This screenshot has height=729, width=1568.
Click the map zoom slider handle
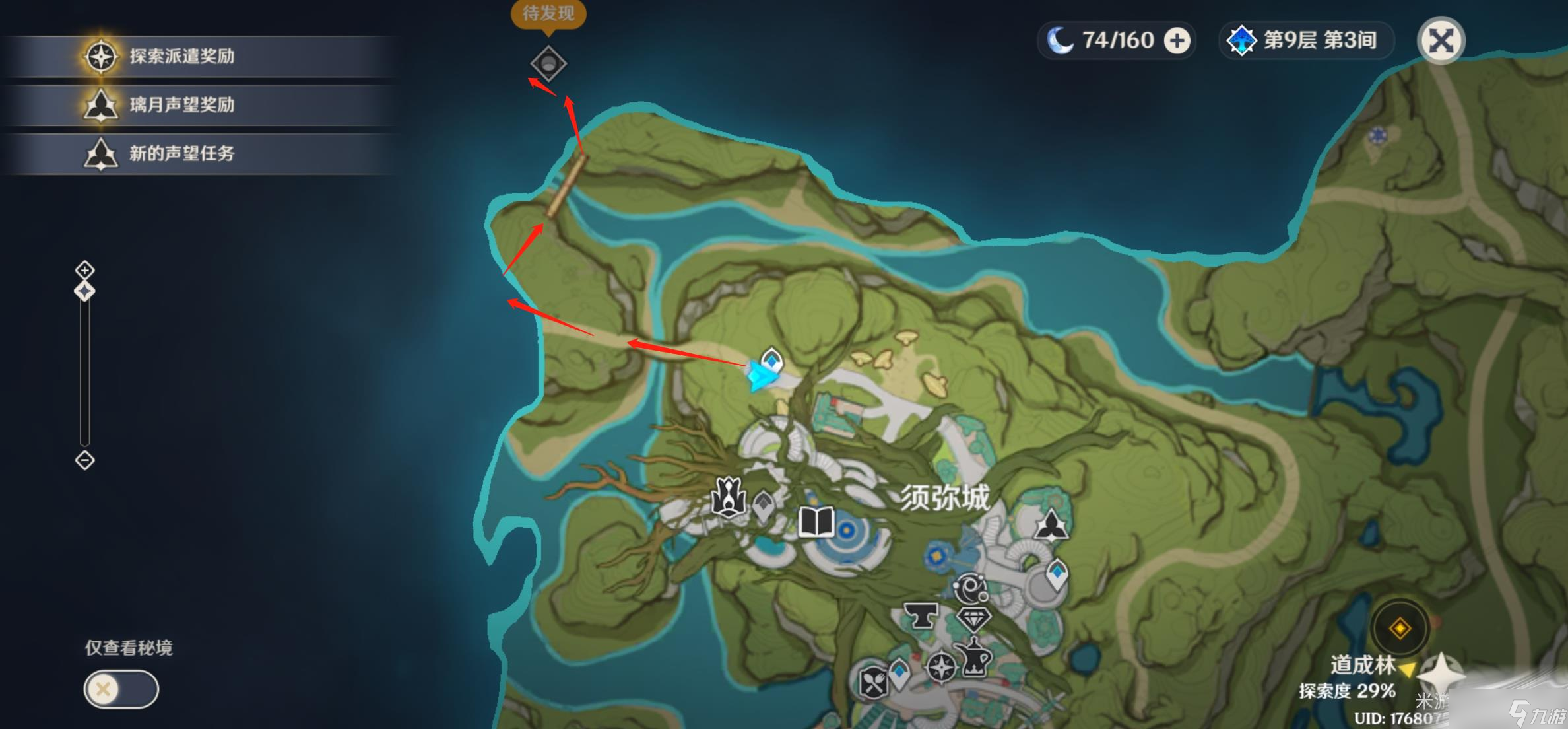click(x=84, y=291)
